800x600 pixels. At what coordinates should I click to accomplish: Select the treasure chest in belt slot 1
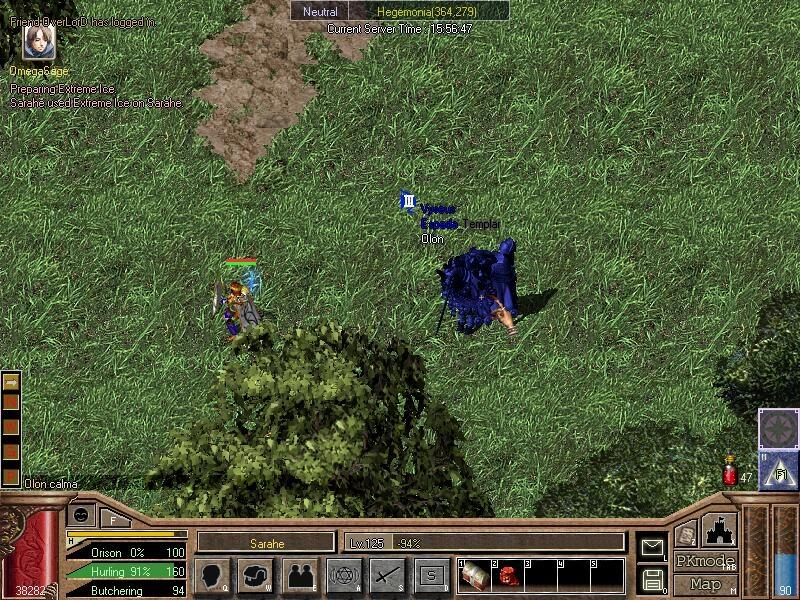[x=474, y=575]
